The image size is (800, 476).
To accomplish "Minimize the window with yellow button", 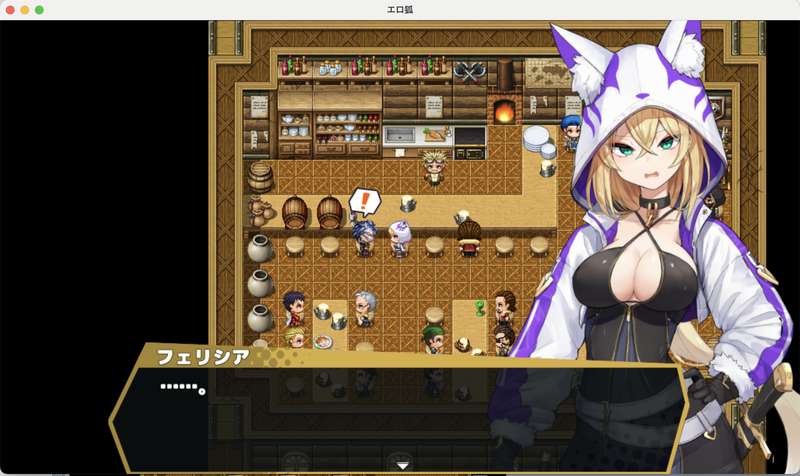I will (25, 9).
